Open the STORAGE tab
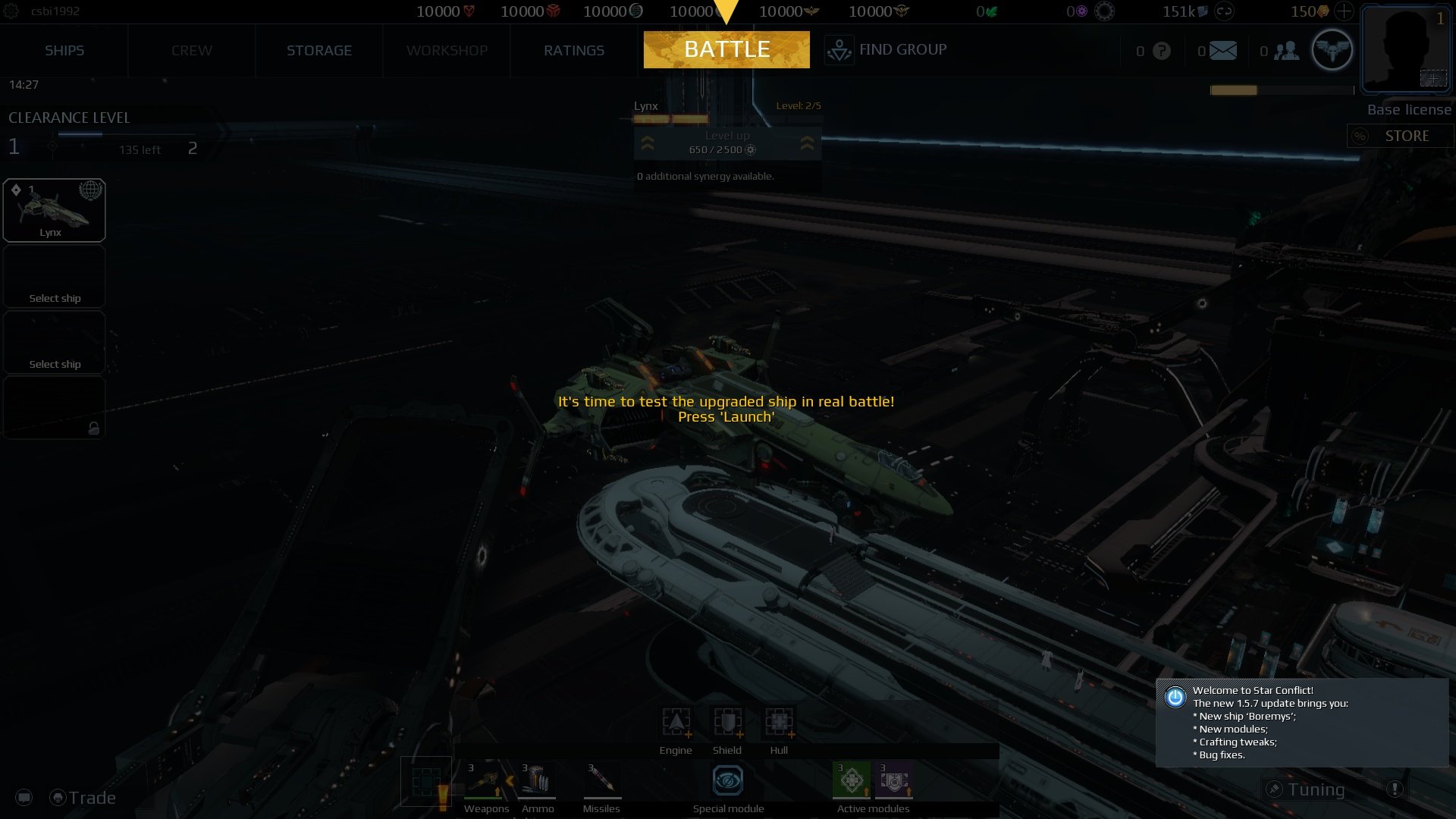 point(318,50)
